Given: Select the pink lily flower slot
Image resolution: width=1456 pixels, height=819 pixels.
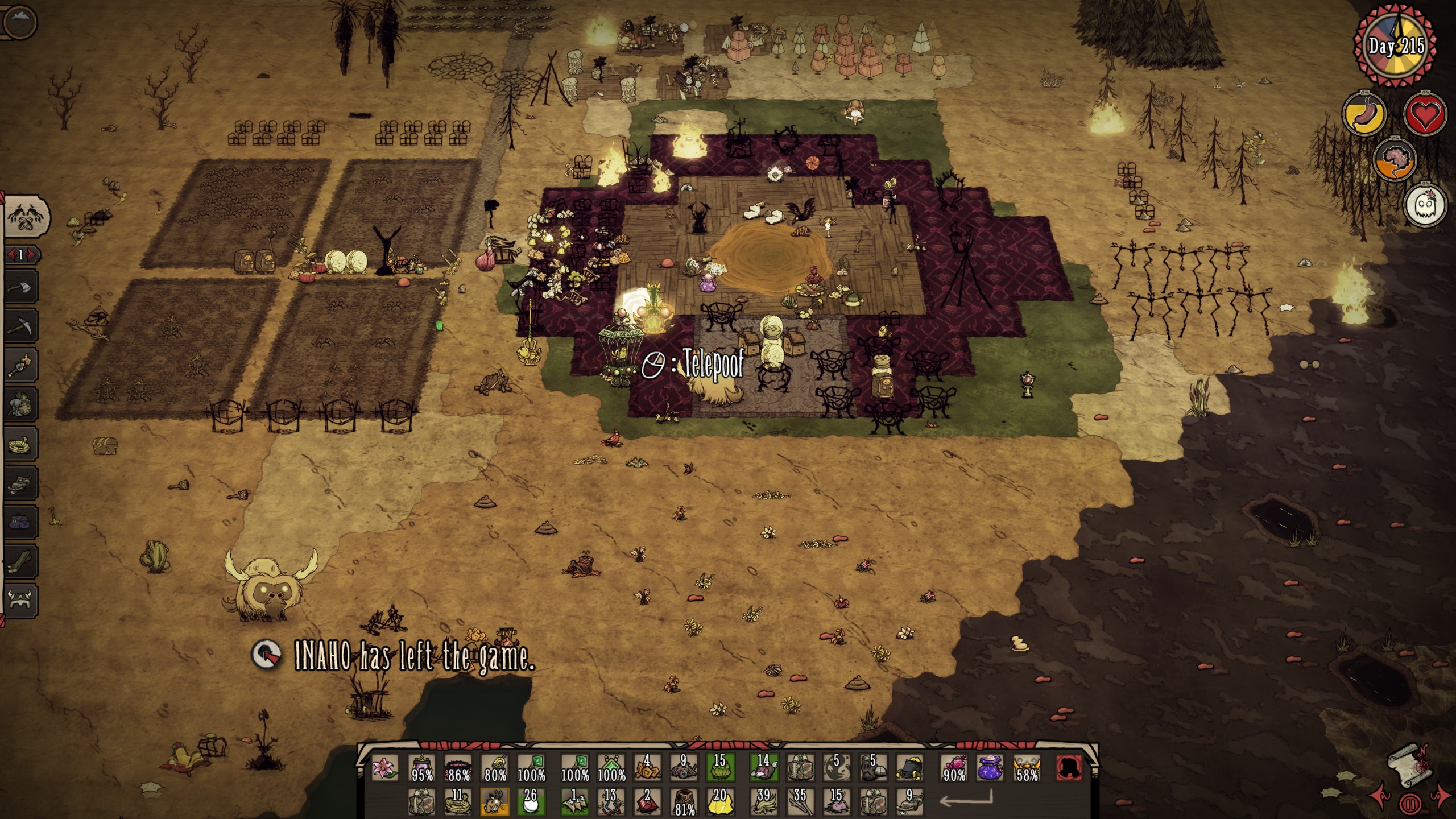Looking at the screenshot, I should coord(385,768).
